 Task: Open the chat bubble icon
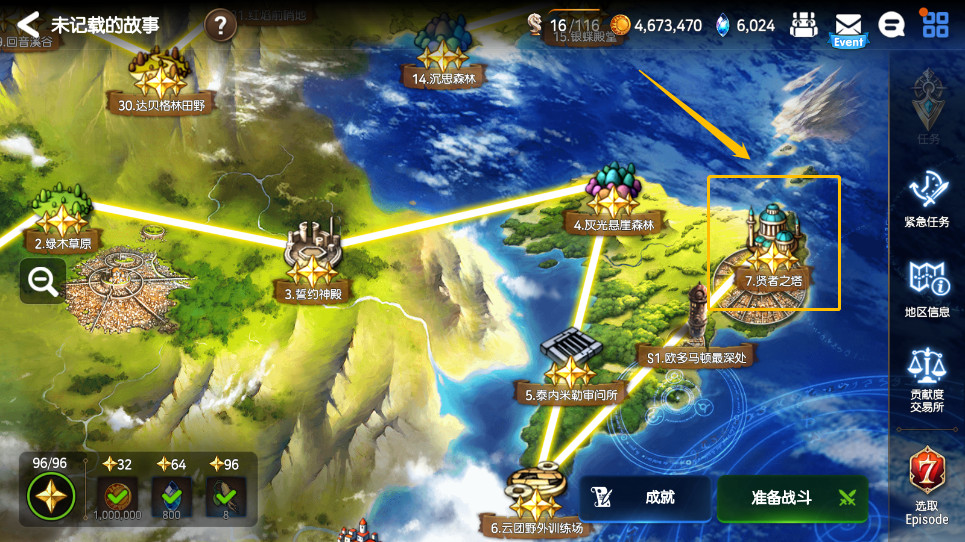[891, 25]
